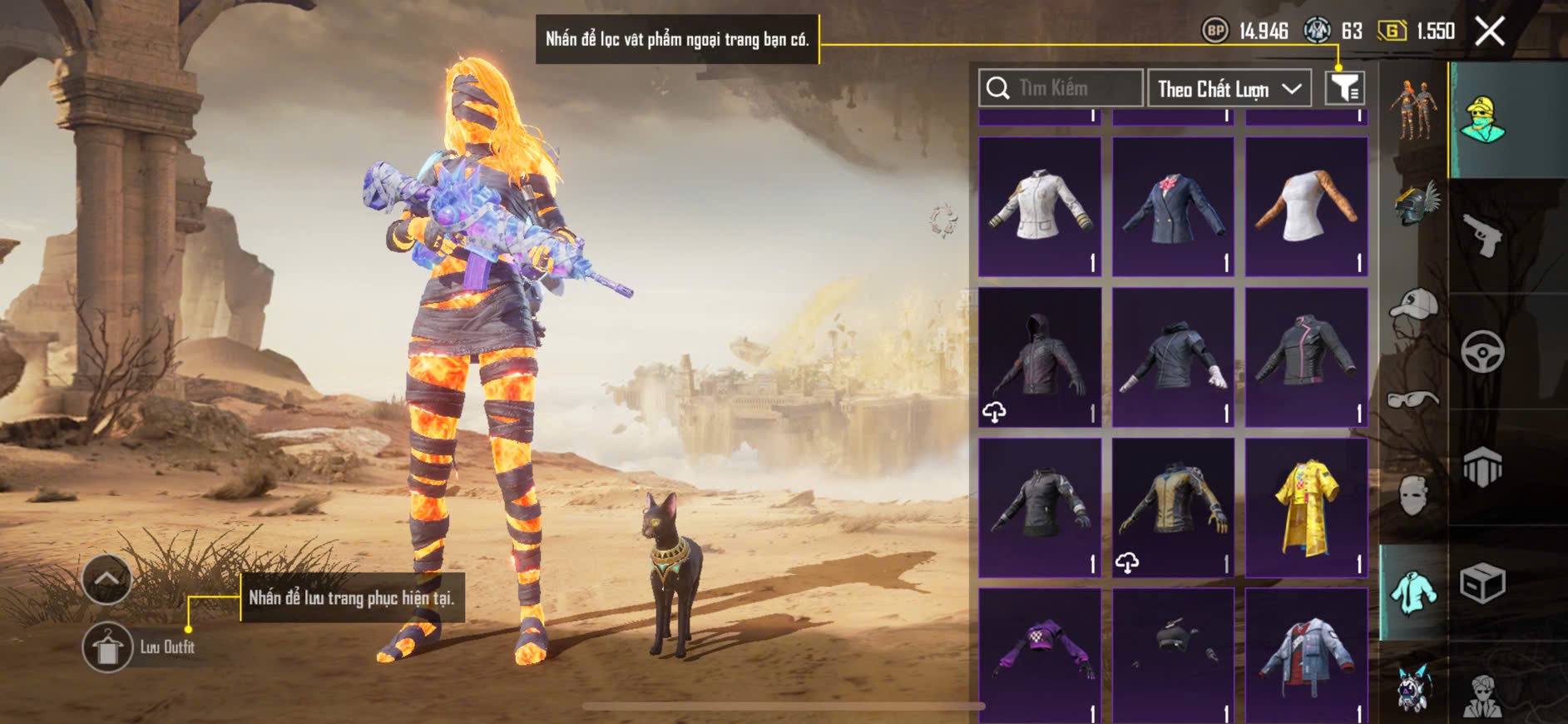This screenshot has width=1568, height=724.
Task: Open the pistol weapon skins category
Action: 1482,236
